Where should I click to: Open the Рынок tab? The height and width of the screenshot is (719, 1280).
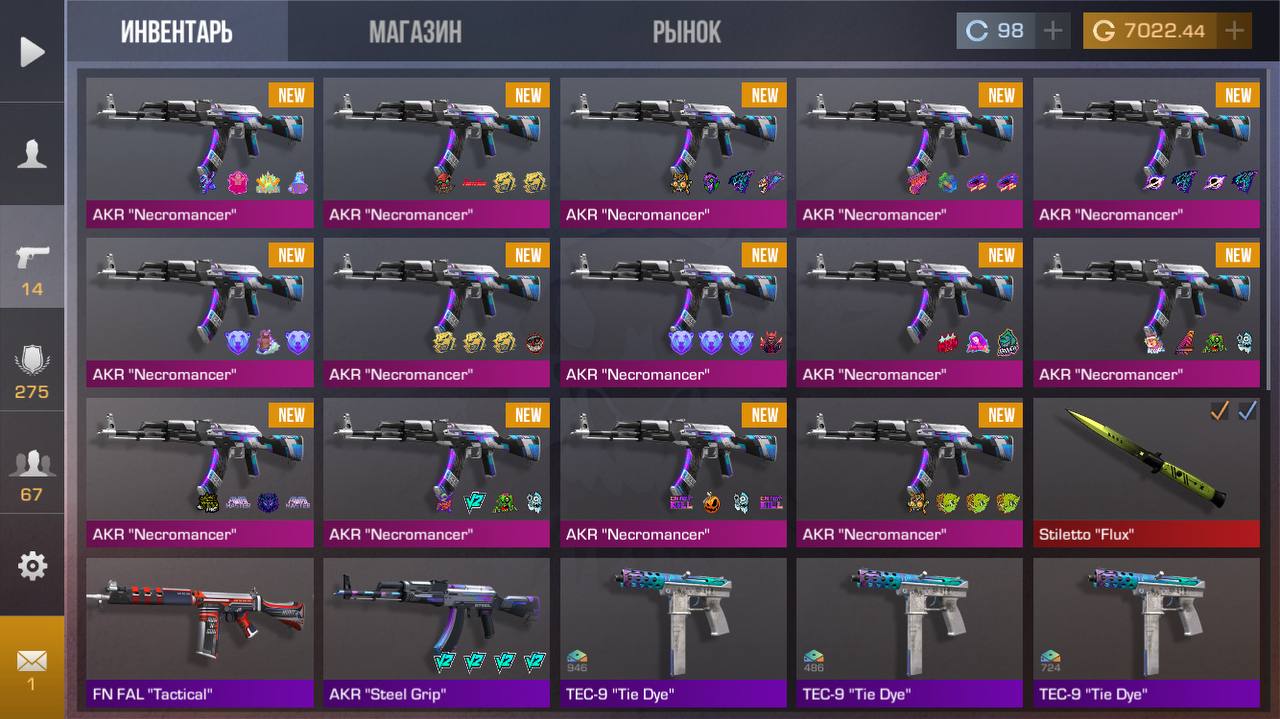[x=686, y=32]
